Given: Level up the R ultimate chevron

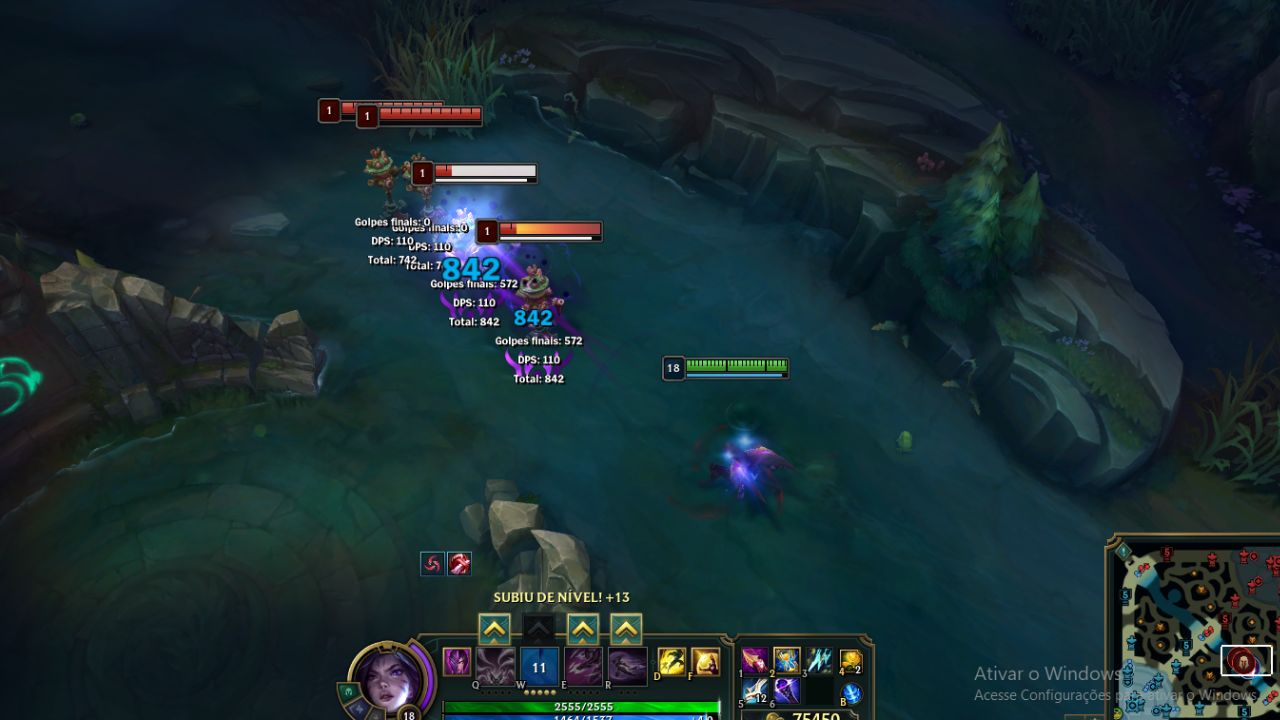Looking at the screenshot, I should point(627,629).
